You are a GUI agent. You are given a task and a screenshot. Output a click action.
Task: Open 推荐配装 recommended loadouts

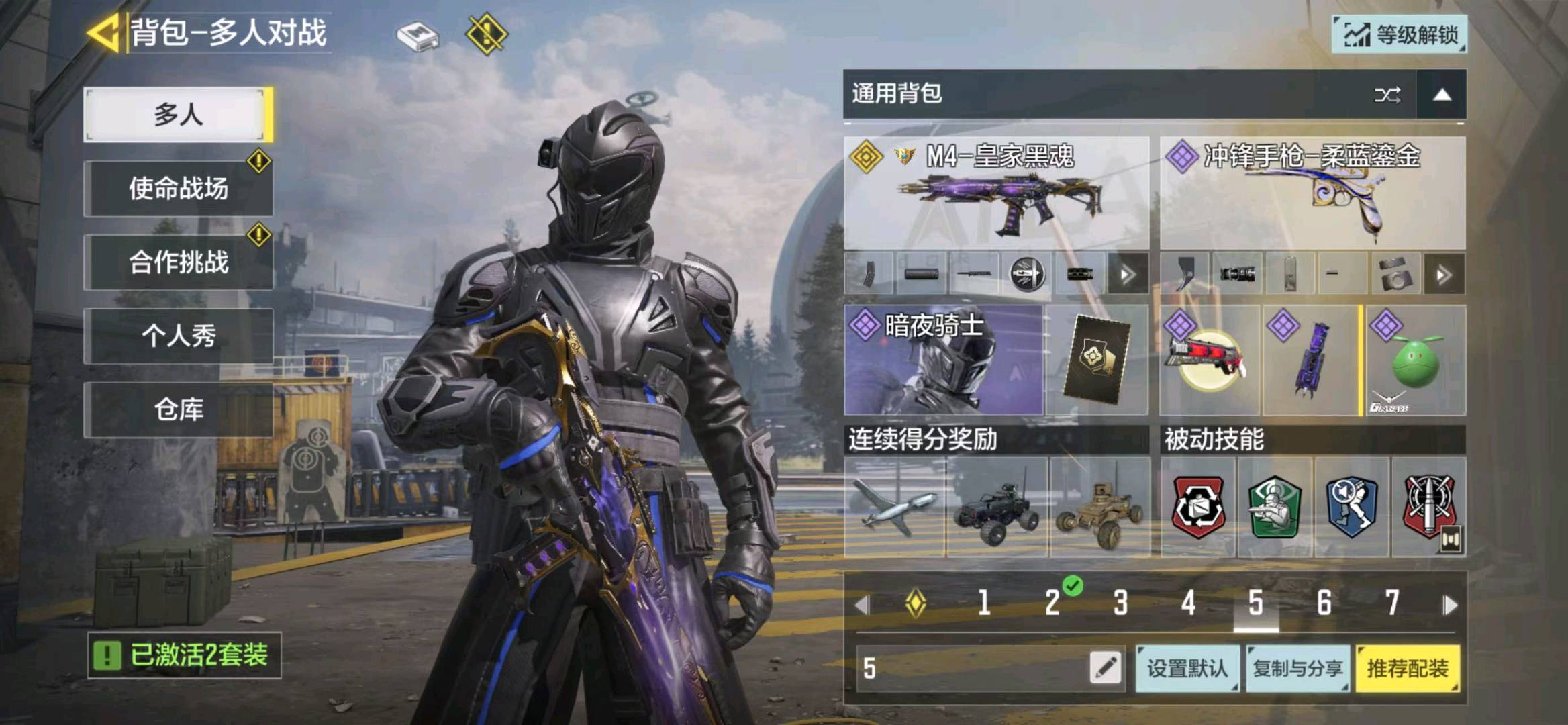pos(1408,669)
